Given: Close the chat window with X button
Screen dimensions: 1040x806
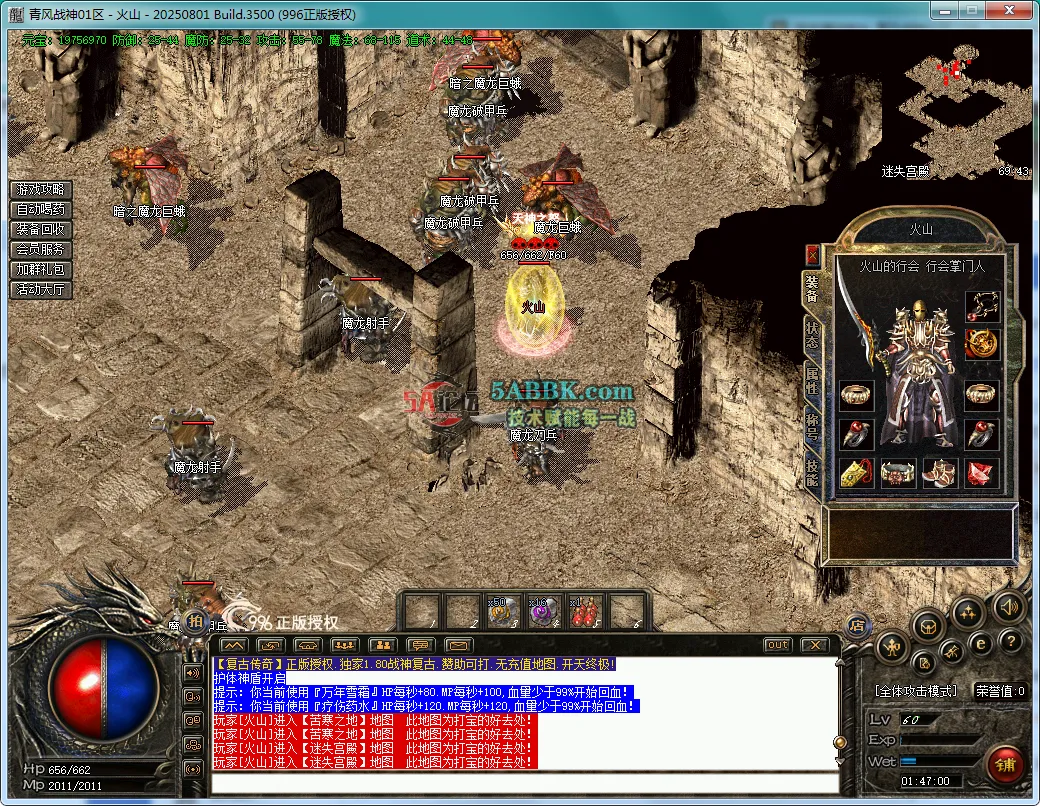Looking at the screenshot, I should (x=815, y=645).
